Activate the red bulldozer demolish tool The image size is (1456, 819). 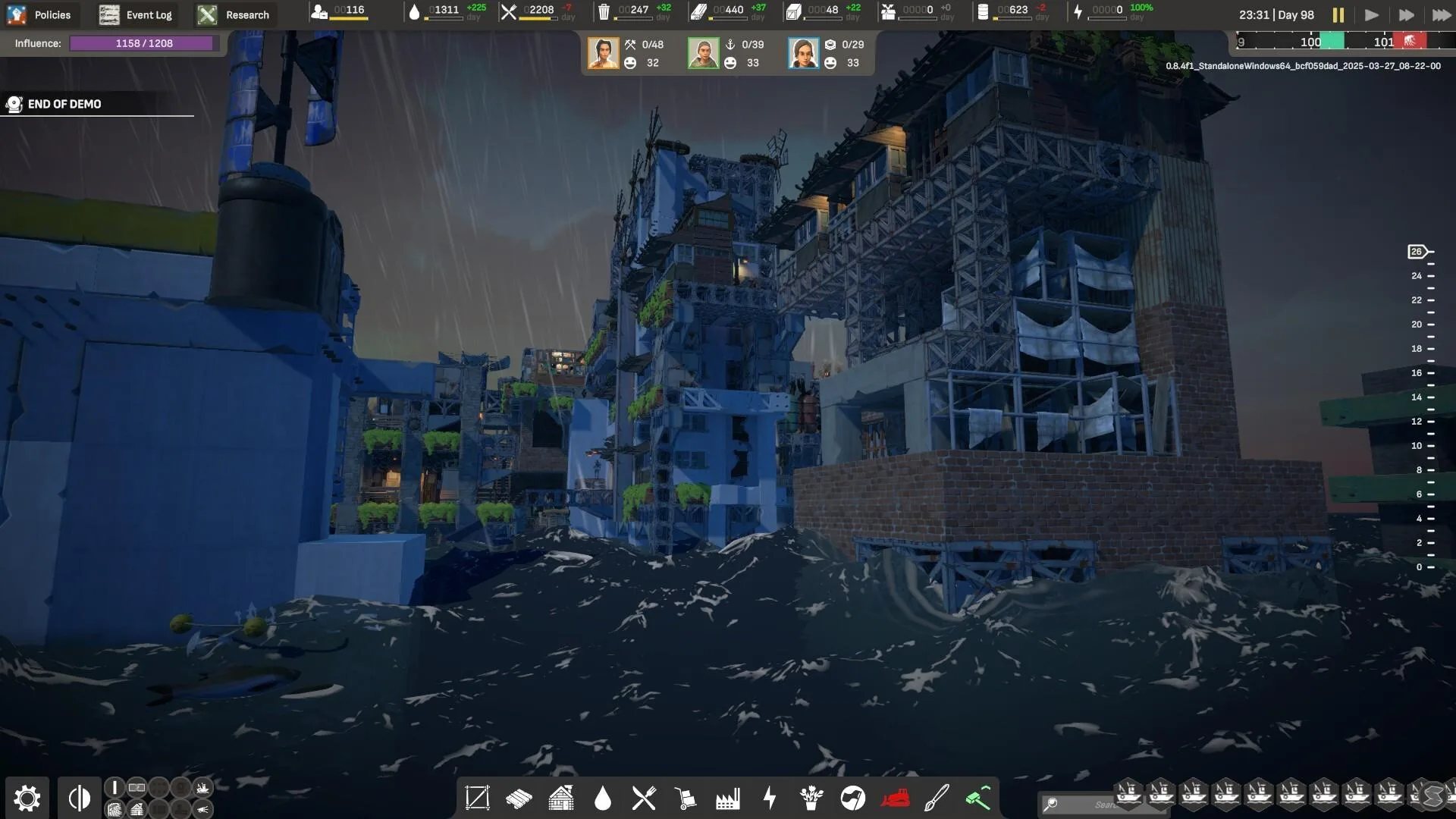click(x=895, y=798)
